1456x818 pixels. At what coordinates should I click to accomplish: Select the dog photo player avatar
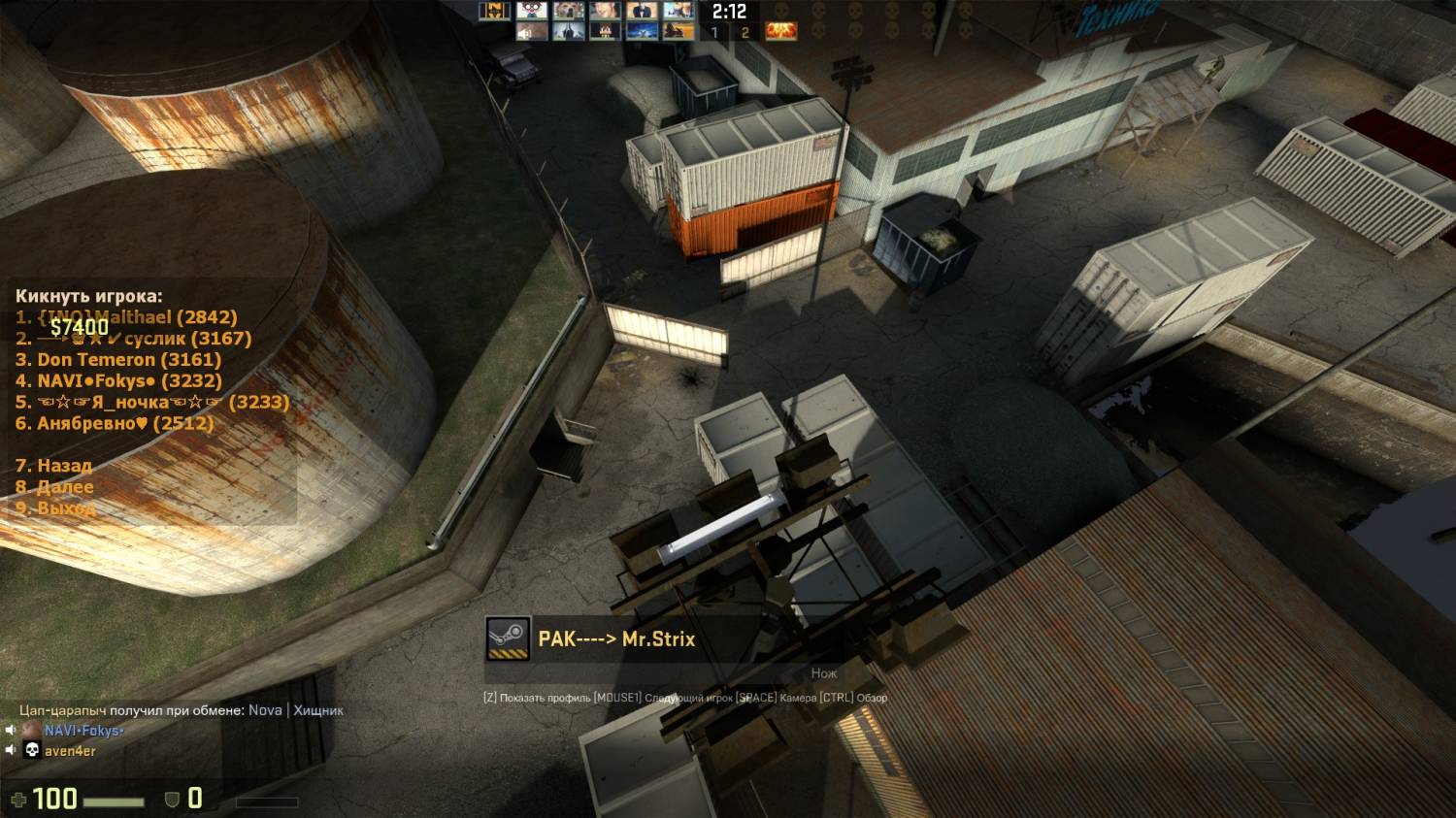[569, 11]
